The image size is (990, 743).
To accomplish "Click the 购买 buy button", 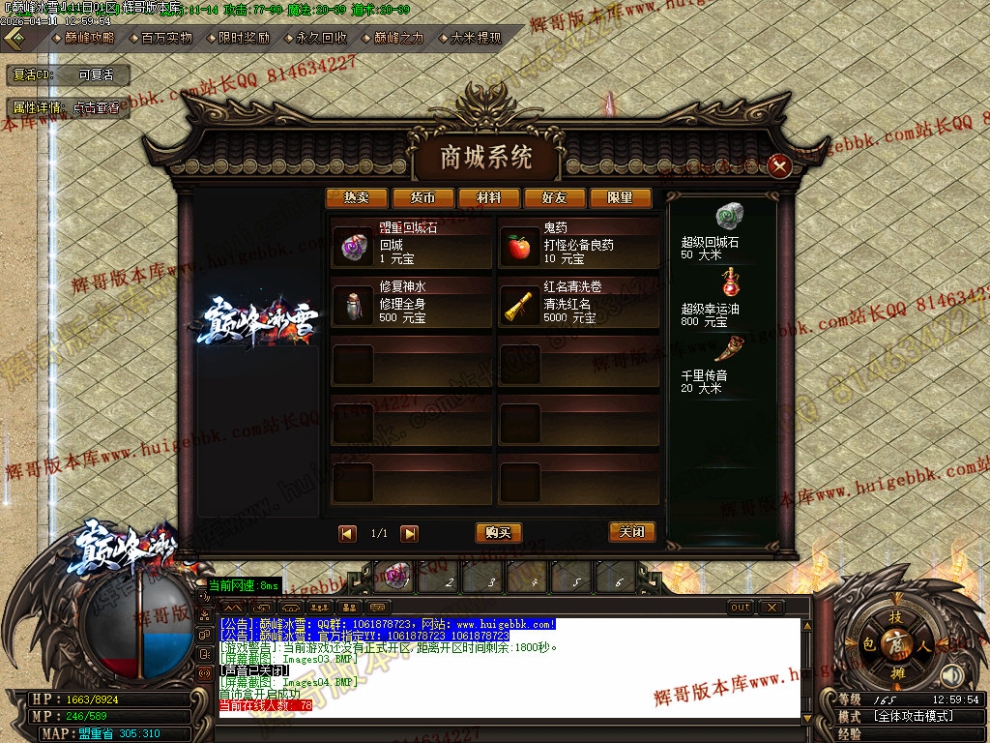I will [x=498, y=533].
